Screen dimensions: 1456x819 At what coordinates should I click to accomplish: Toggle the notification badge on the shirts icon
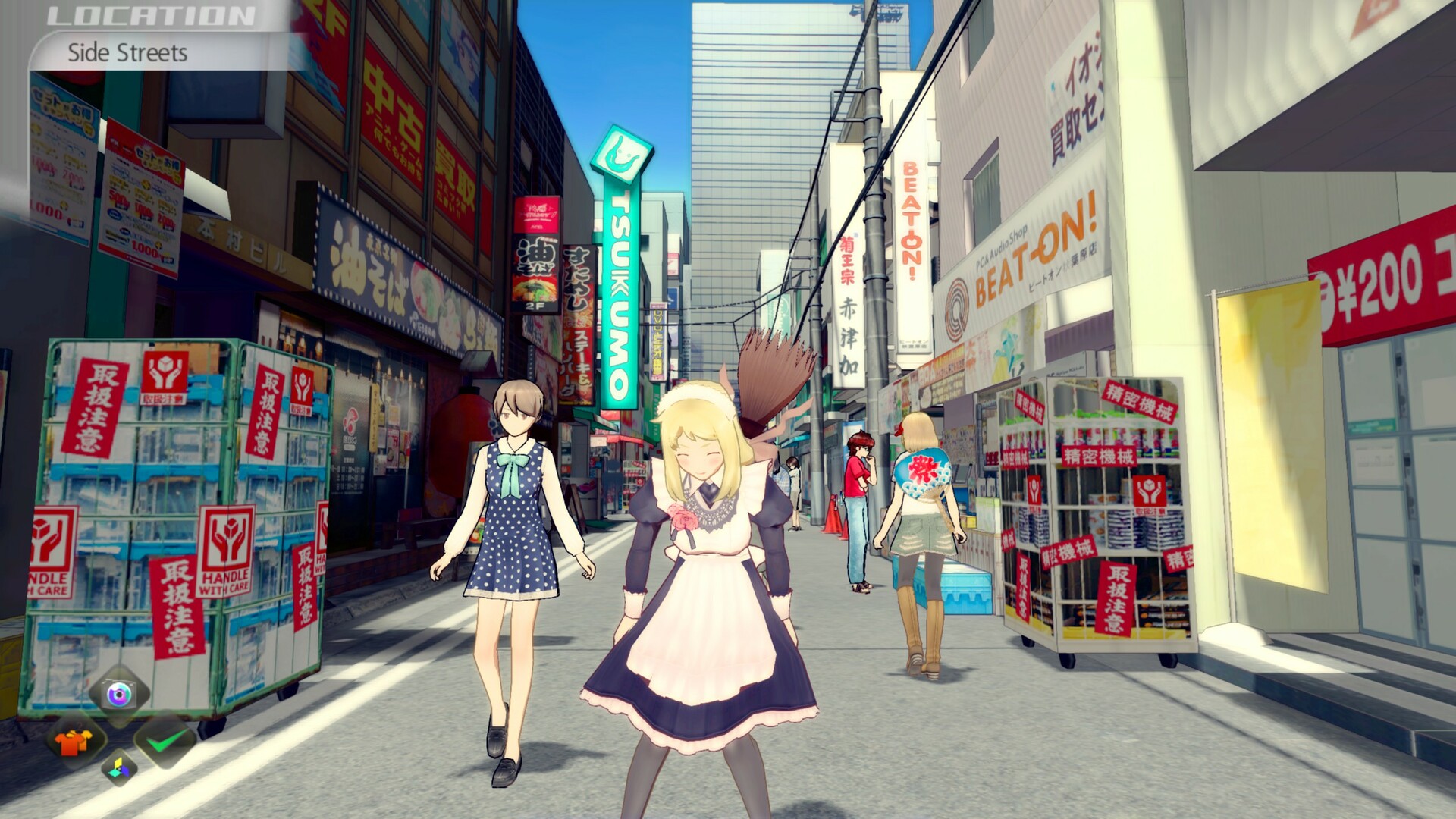[79, 725]
